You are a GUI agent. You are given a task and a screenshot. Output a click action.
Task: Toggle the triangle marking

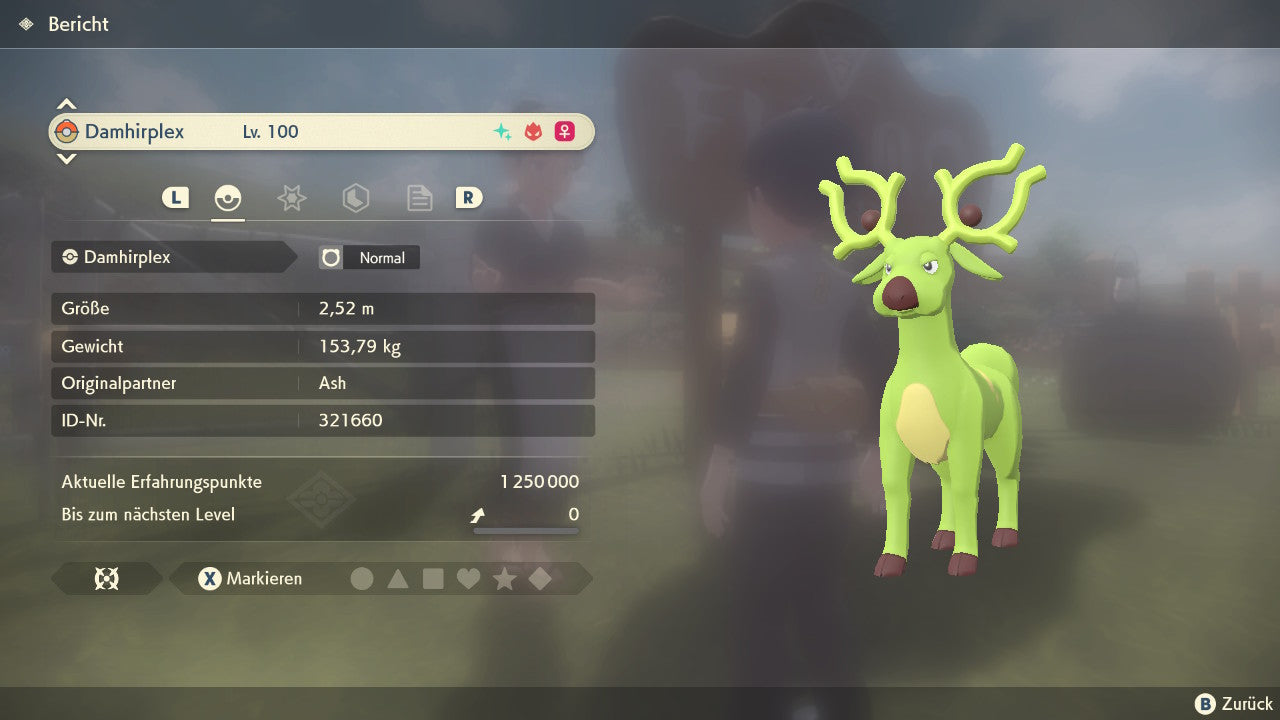click(398, 579)
